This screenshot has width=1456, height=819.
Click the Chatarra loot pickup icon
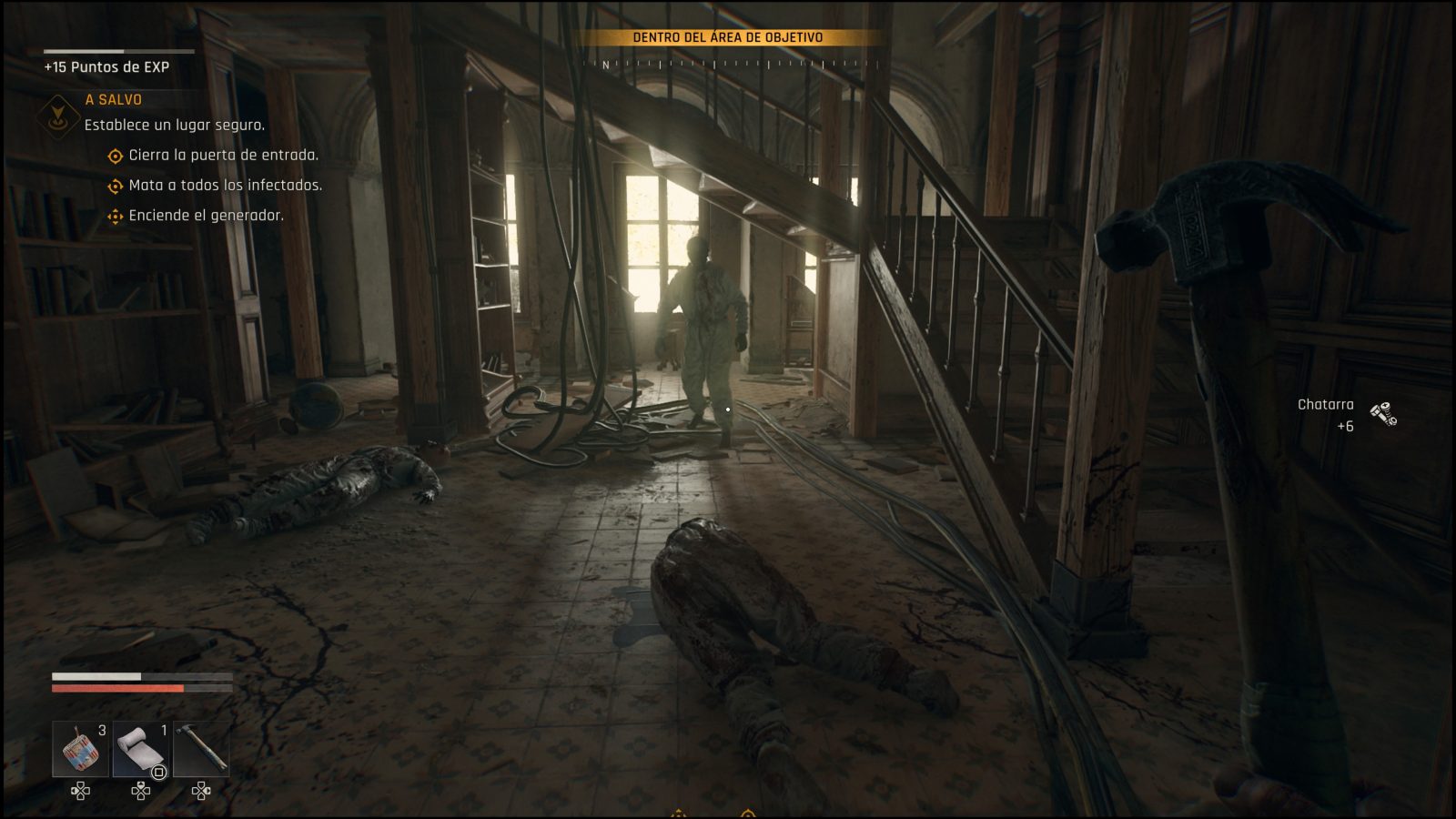tap(1383, 414)
